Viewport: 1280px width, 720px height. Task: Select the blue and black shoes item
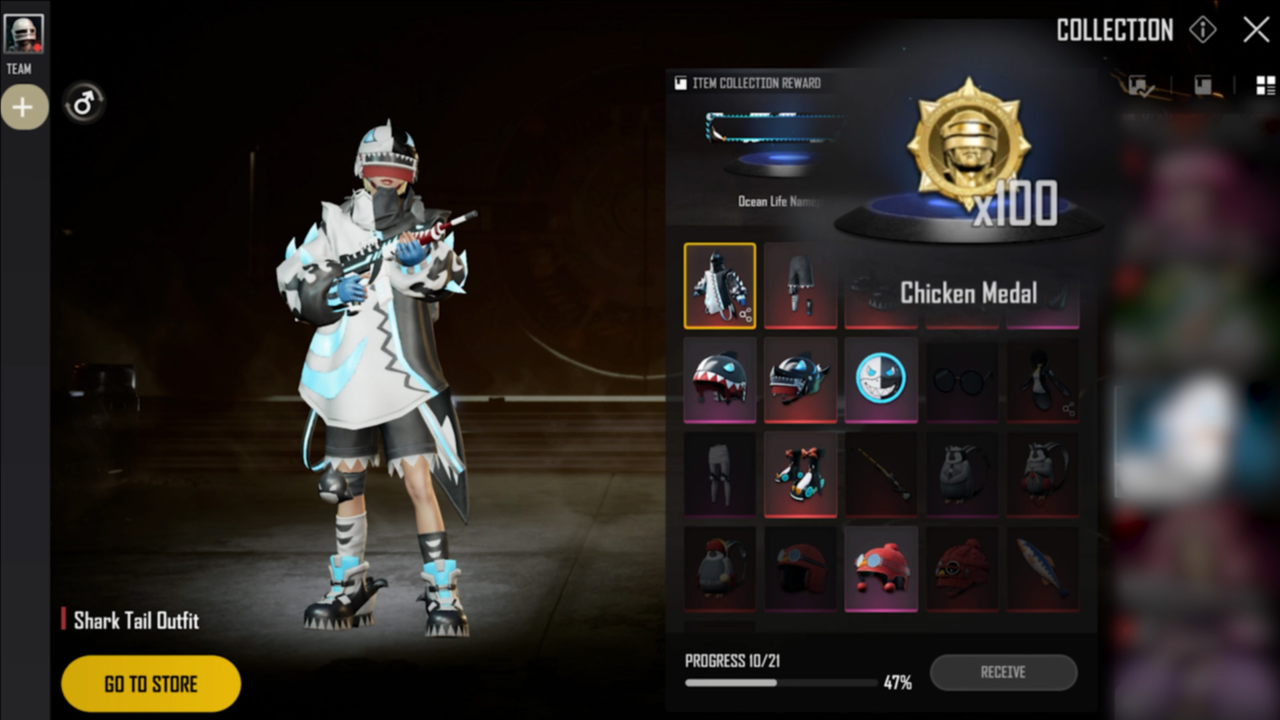800,474
